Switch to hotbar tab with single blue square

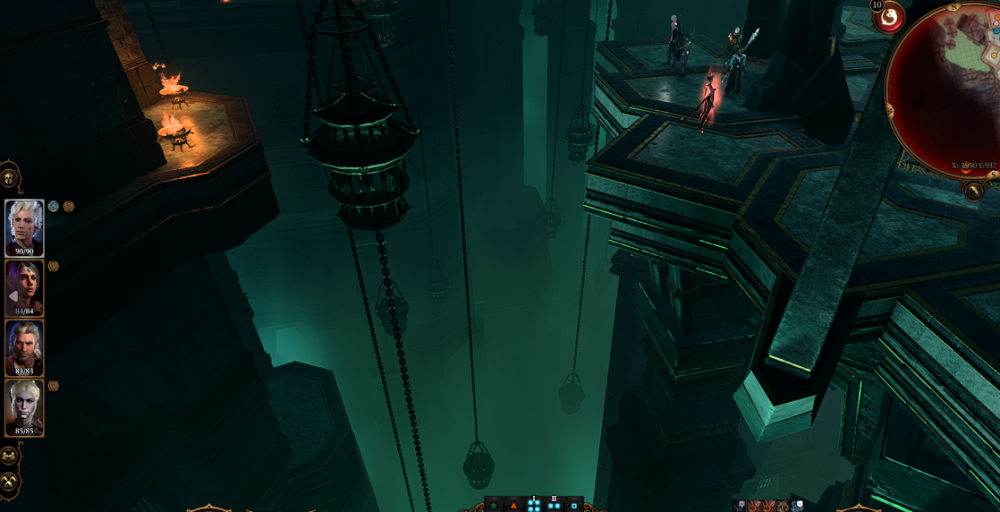click(573, 505)
